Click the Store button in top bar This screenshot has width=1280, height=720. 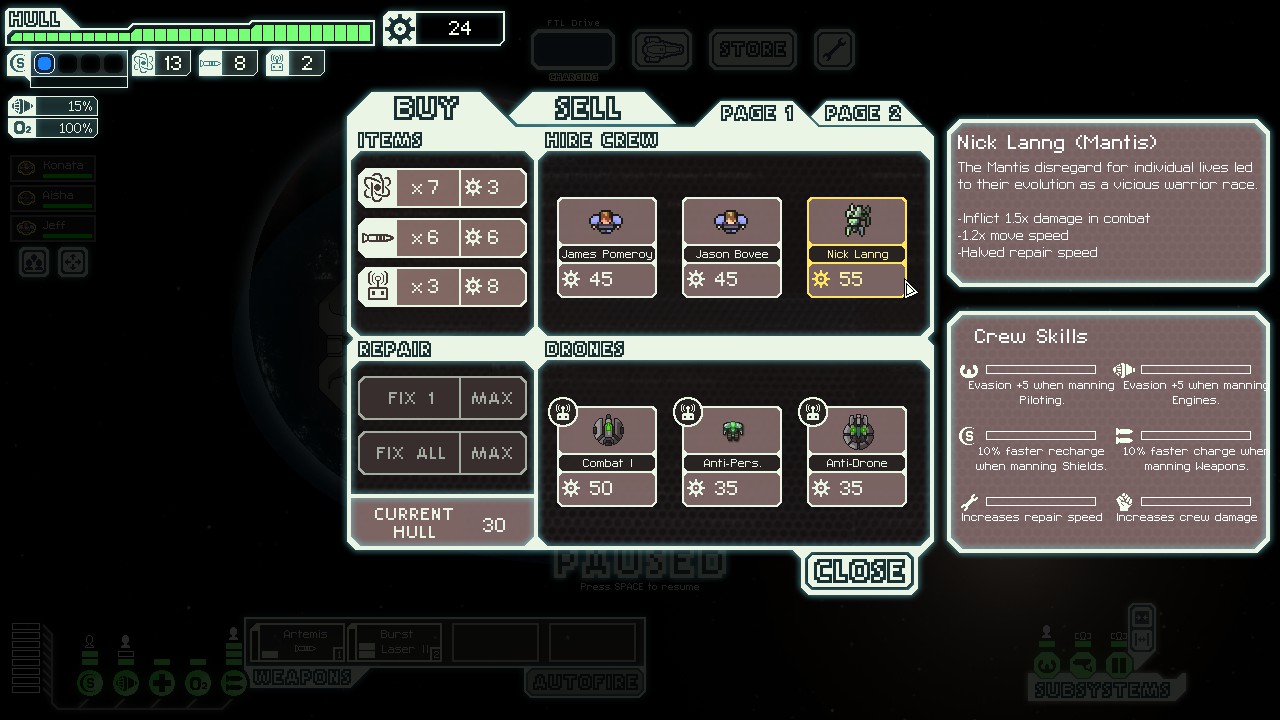[753, 49]
